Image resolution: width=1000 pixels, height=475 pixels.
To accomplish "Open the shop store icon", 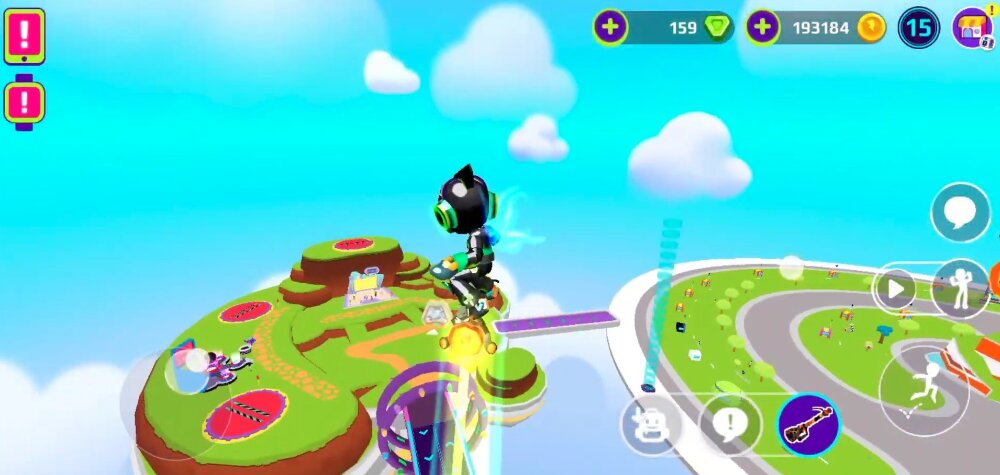I will (x=972, y=28).
